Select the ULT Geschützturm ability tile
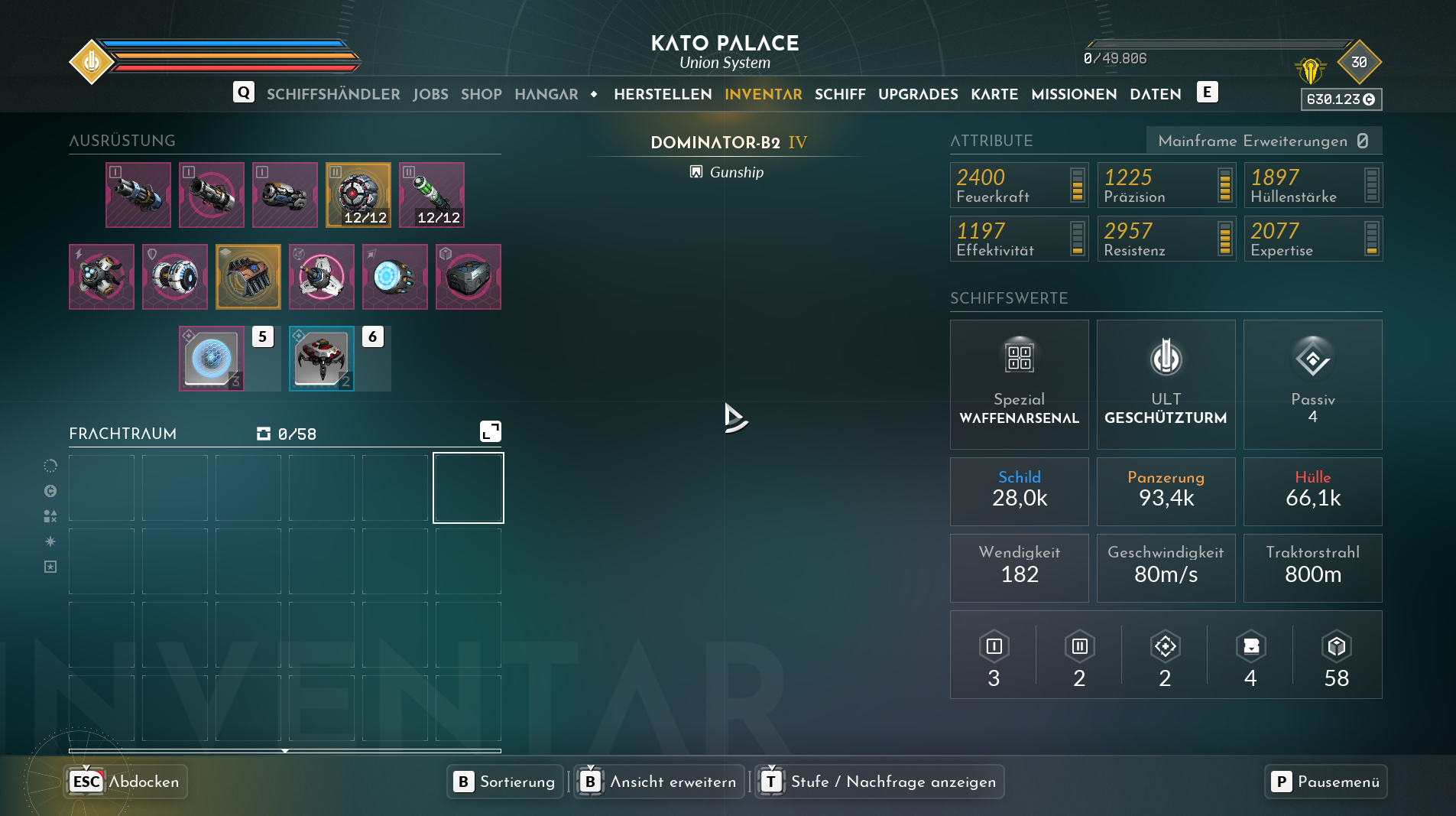The image size is (1456, 816). pyautogui.click(x=1166, y=384)
